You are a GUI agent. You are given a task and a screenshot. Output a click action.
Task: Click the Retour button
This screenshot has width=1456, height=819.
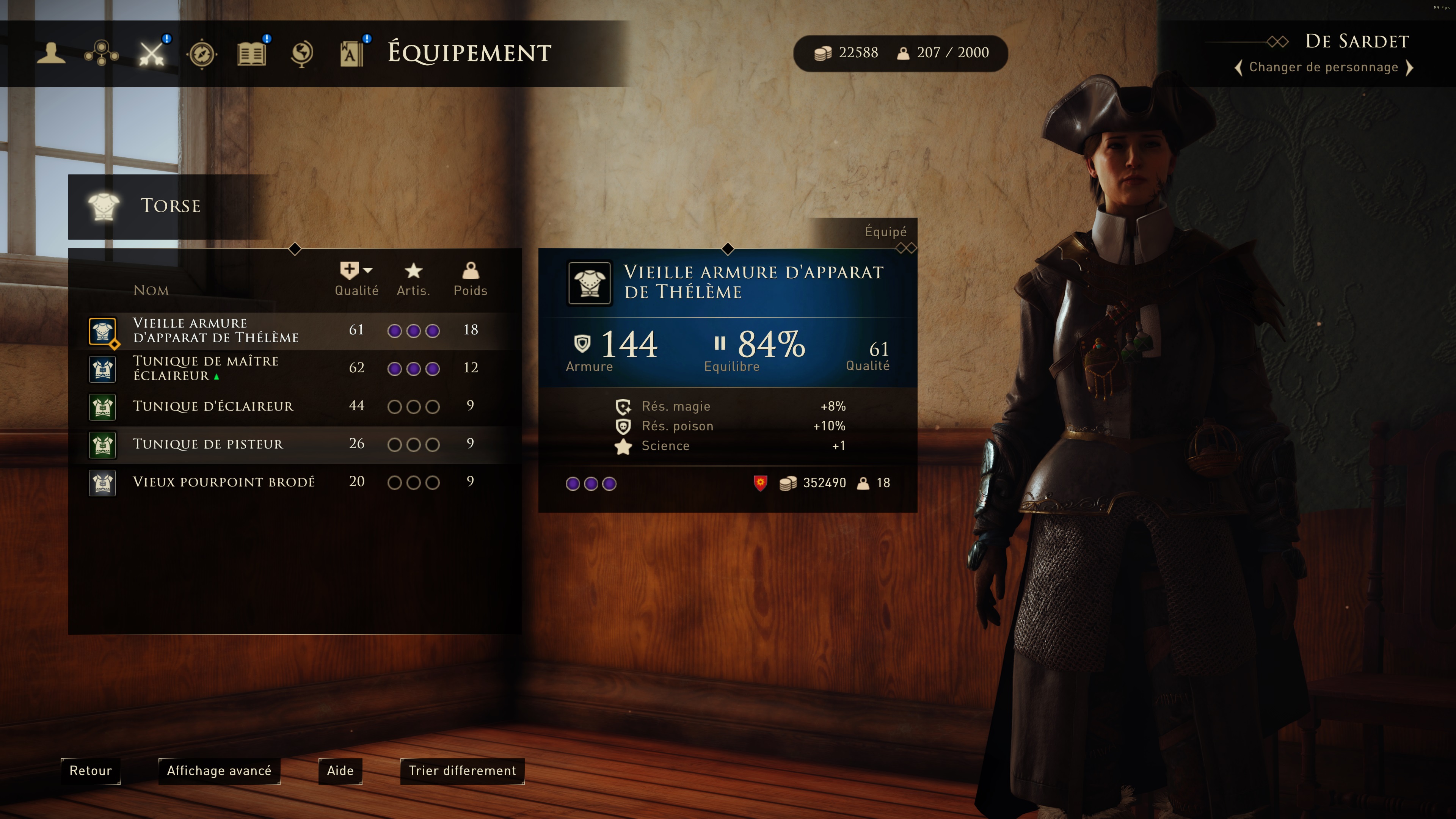(x=91, y=771)
